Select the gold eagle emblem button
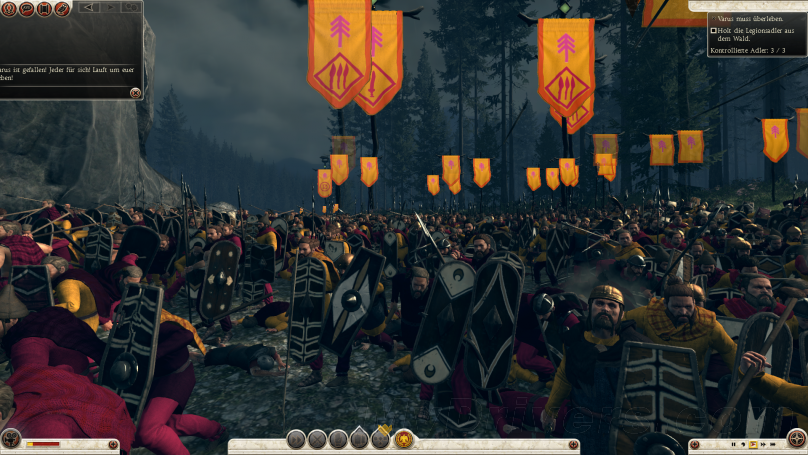 point(404,438)
